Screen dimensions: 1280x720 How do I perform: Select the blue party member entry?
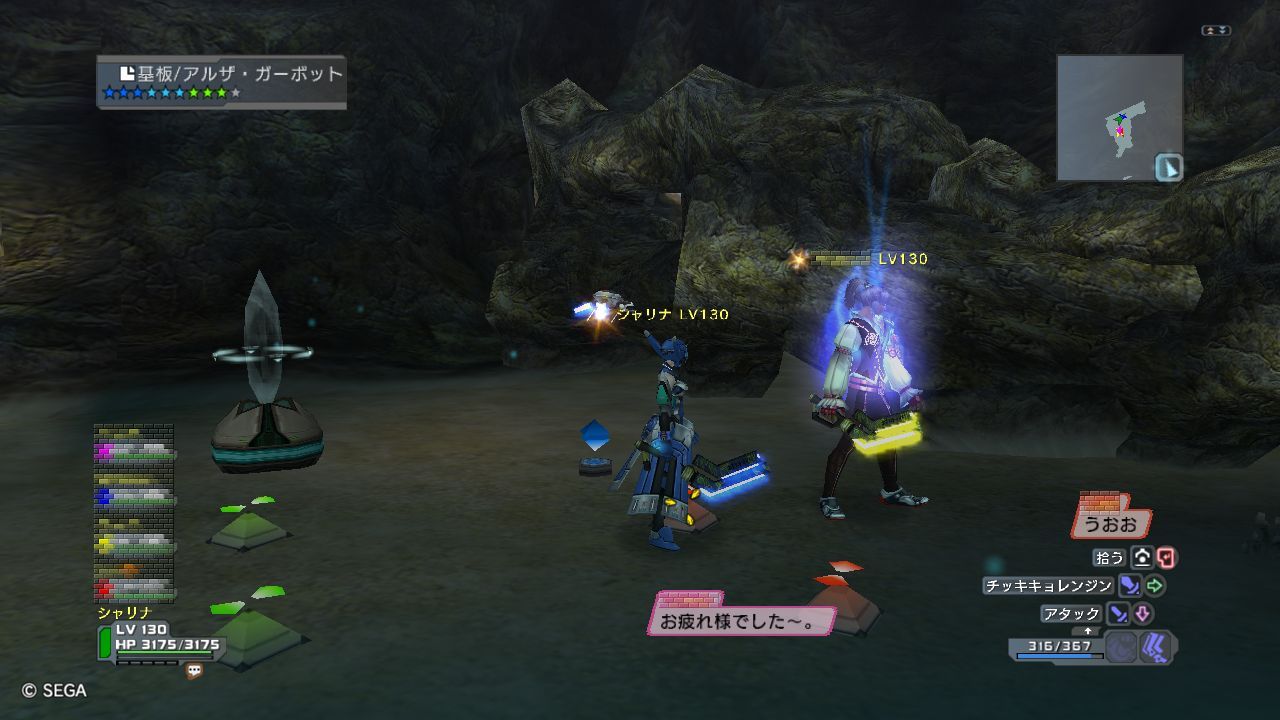[x=134, y=495]
